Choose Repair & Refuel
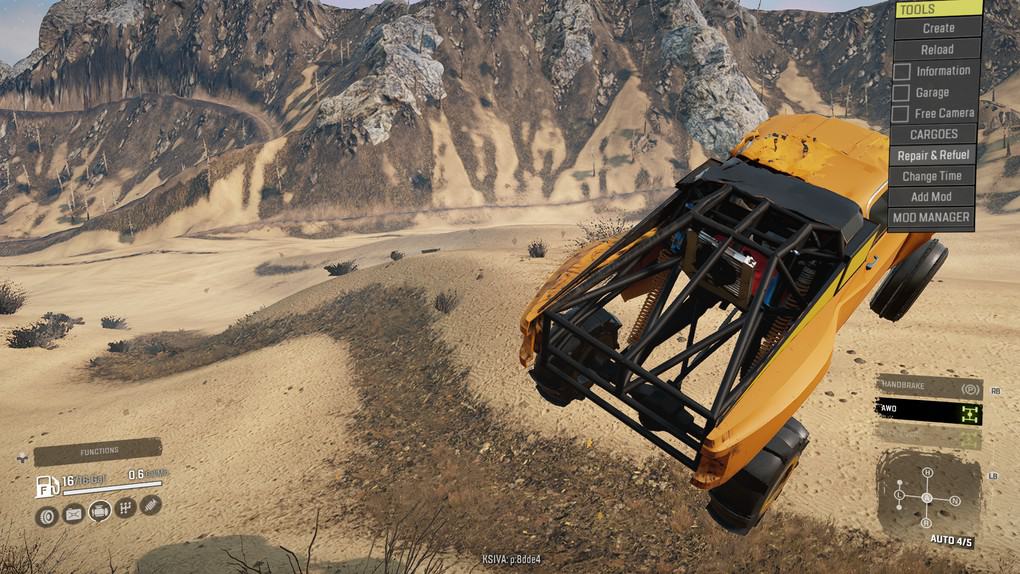Image resolution: width=1020 pixels, height=574 pixels. [x=932, y=155]
